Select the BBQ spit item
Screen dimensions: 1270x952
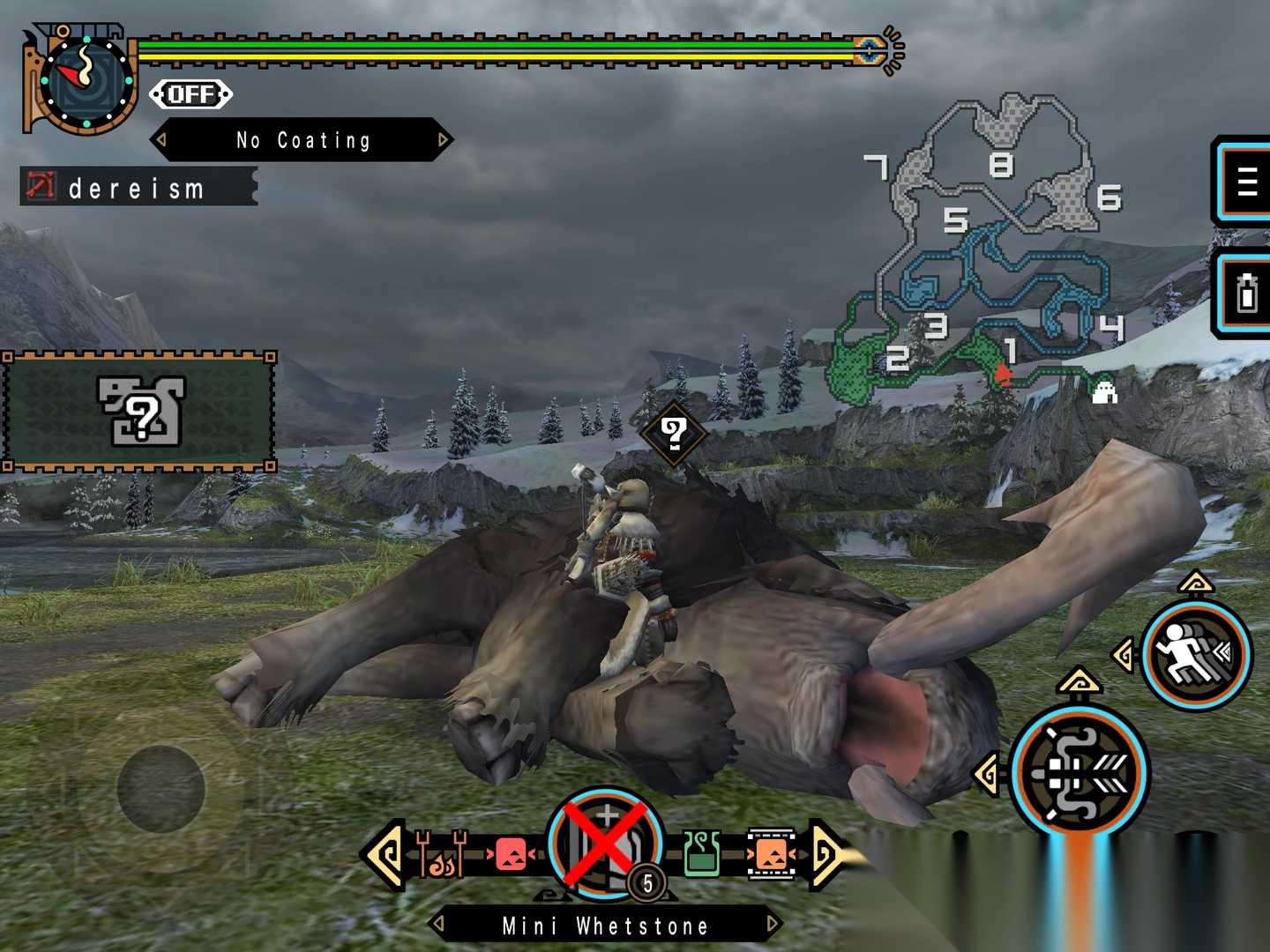(441, 854)
